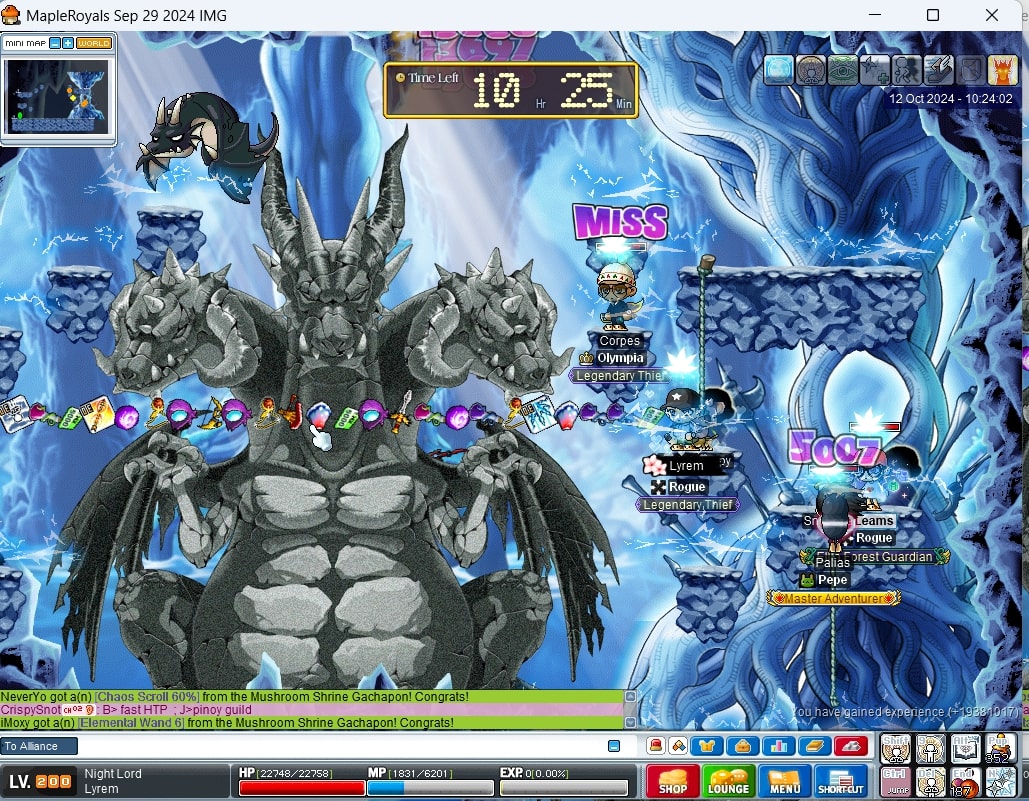
Task: Open the inventory bag icon button
Action: 743,746
